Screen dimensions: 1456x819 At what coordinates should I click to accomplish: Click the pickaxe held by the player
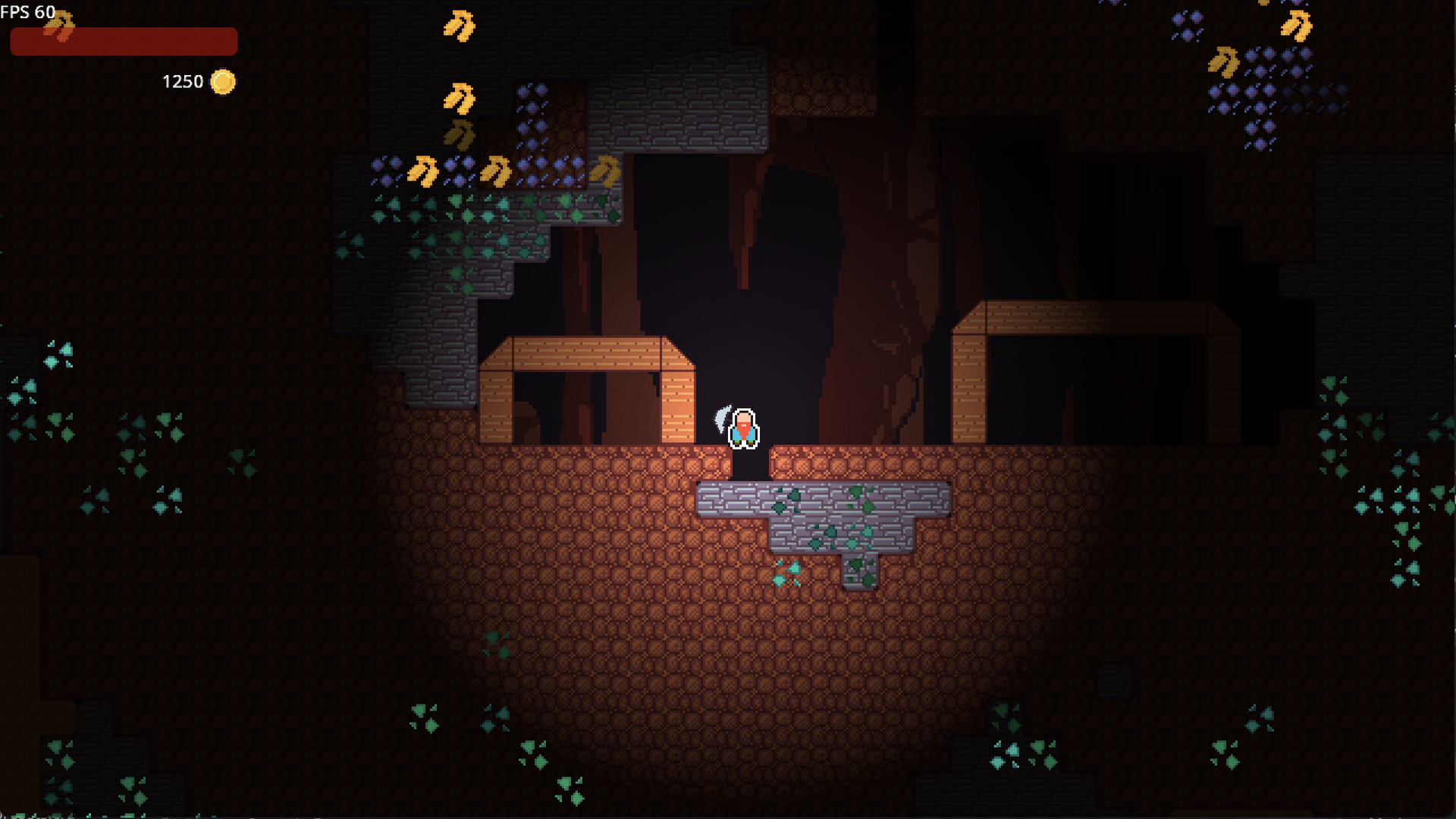(x=722, y=419)
